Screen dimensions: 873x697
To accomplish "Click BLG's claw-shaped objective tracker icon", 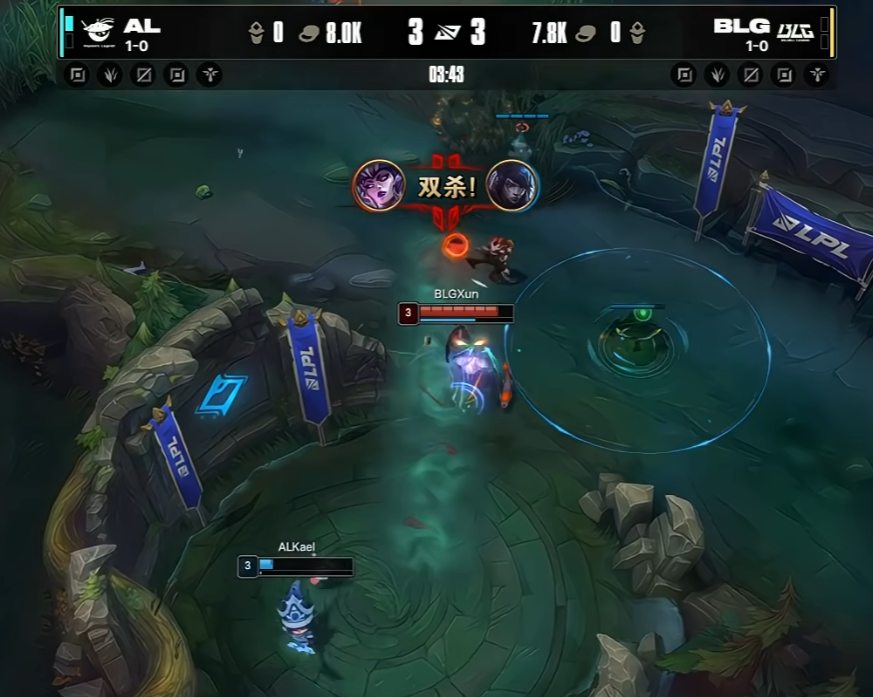I will tap(716, 75).
